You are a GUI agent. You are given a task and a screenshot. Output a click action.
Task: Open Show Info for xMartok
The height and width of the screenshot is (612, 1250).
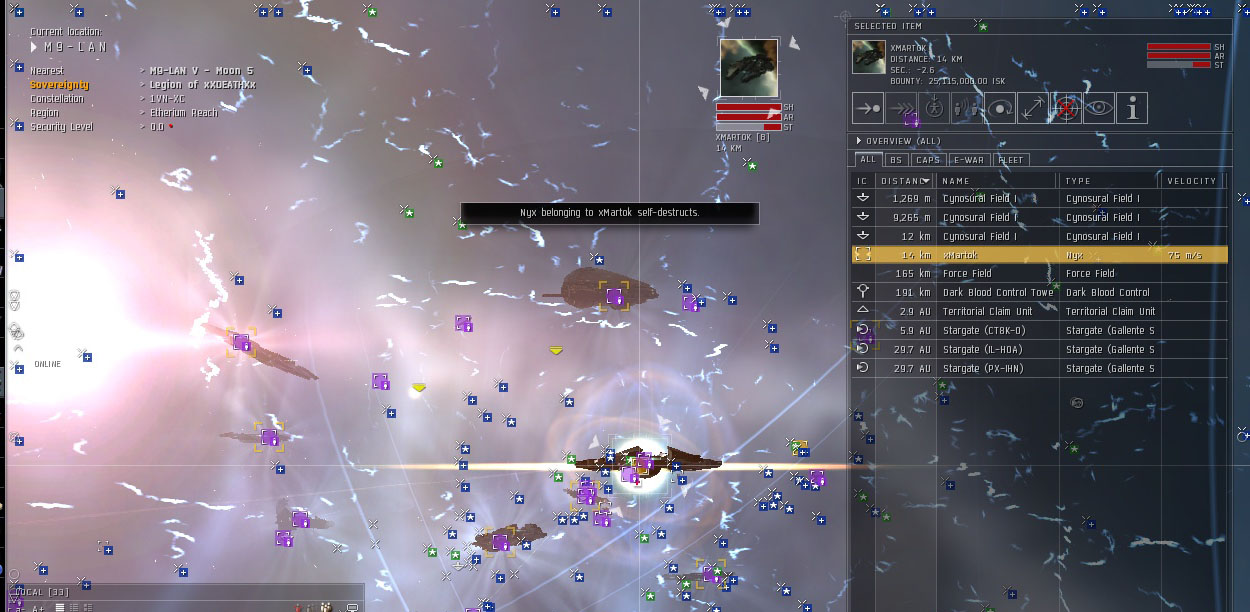1131,108
